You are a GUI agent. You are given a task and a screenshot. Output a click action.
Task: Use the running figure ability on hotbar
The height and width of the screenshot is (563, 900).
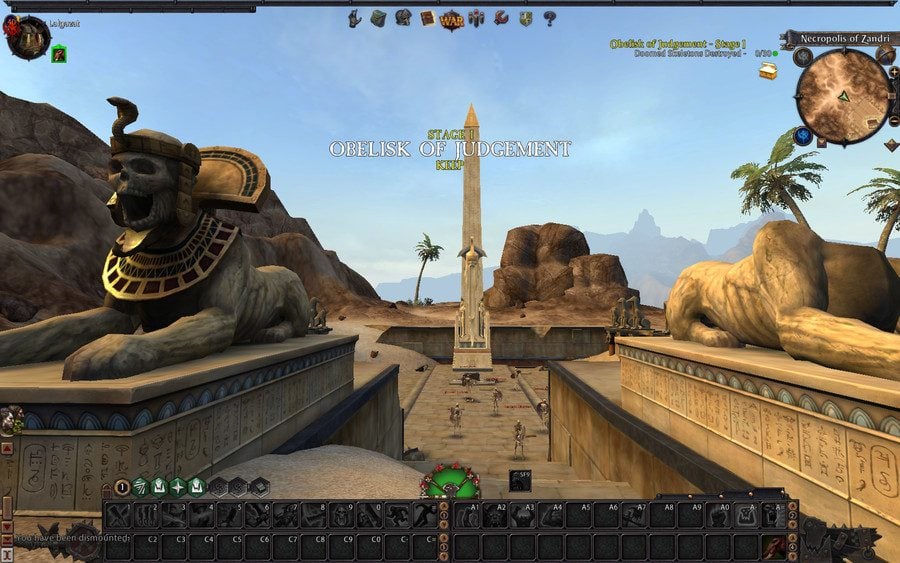(398, 516)
